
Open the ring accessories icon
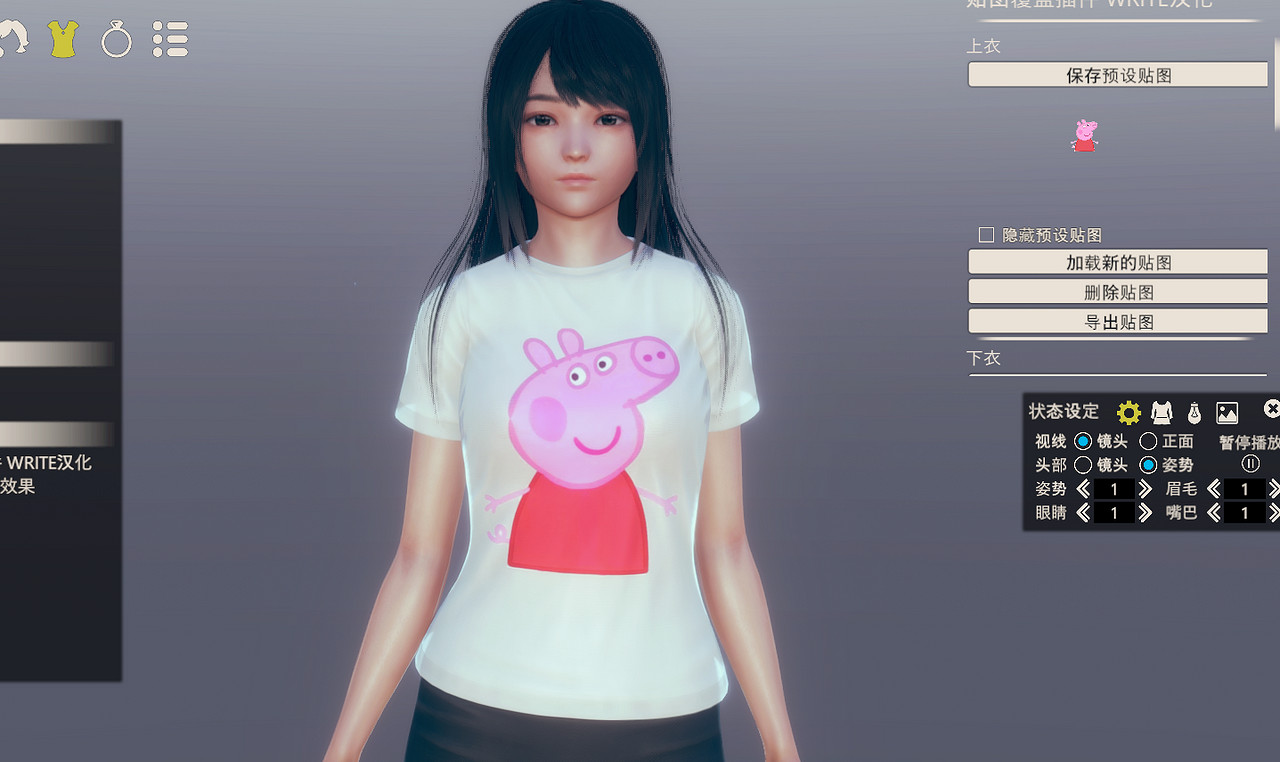(x=116, y=39)
